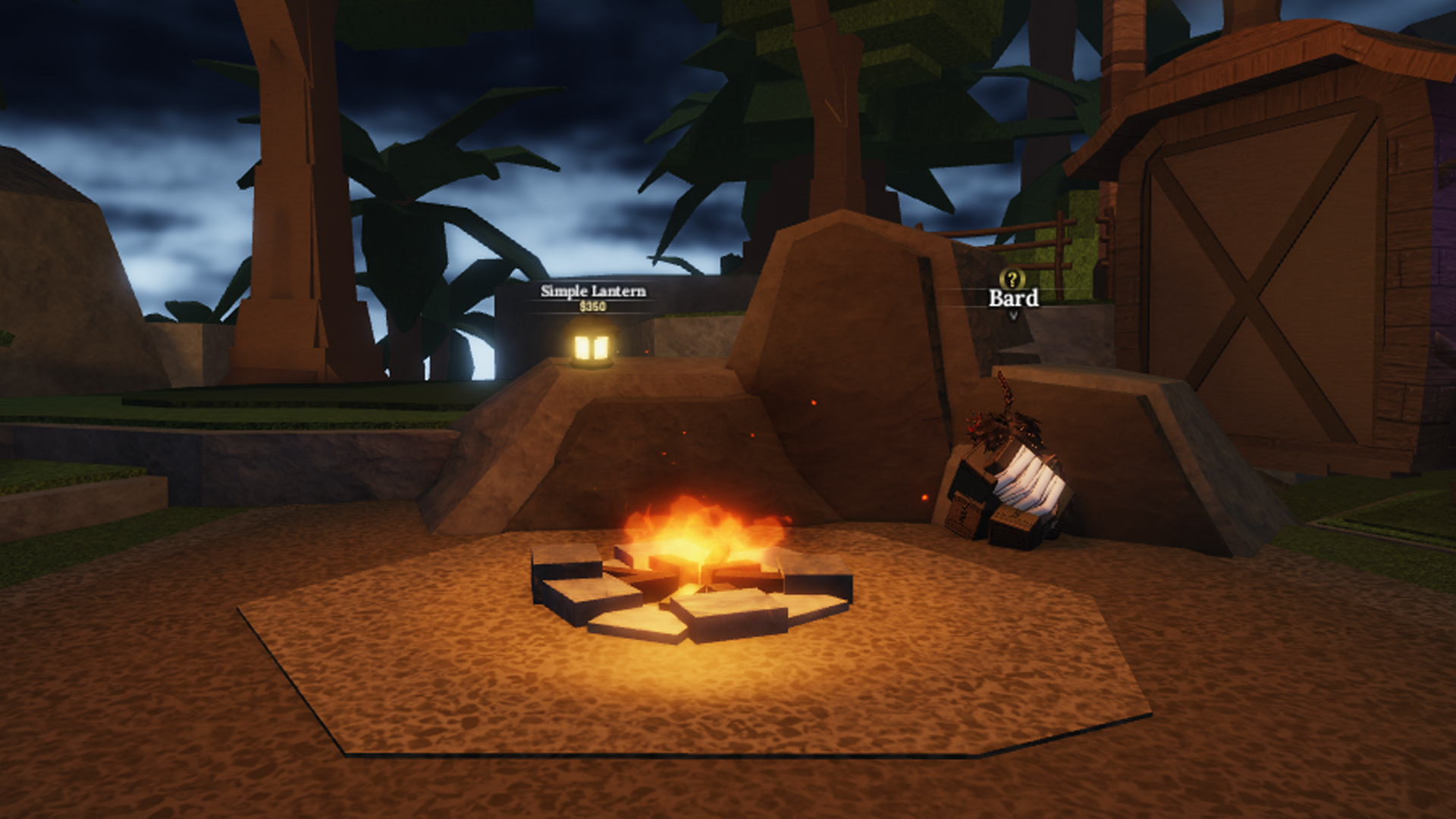Click the golden question mark above Bard
Screen dimensions: 1456x819
[1011, 279]
